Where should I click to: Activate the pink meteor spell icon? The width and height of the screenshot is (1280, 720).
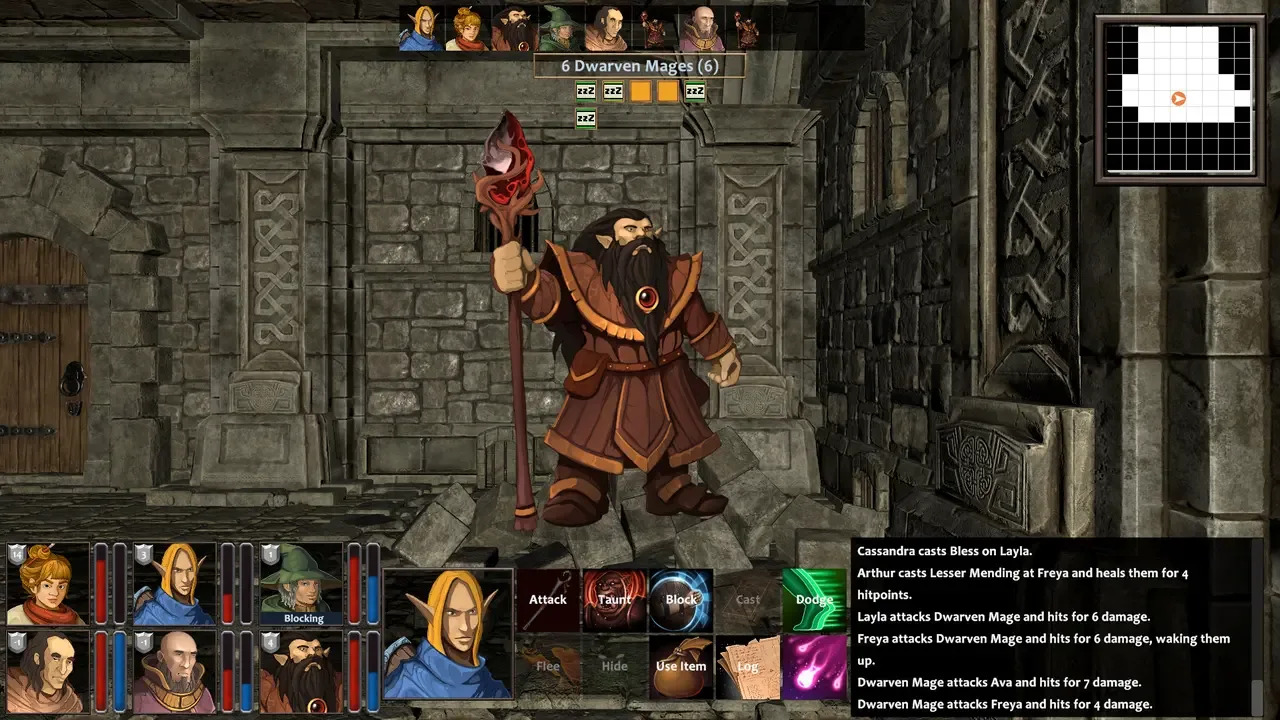pyautogui.click(x=814, y=667)
